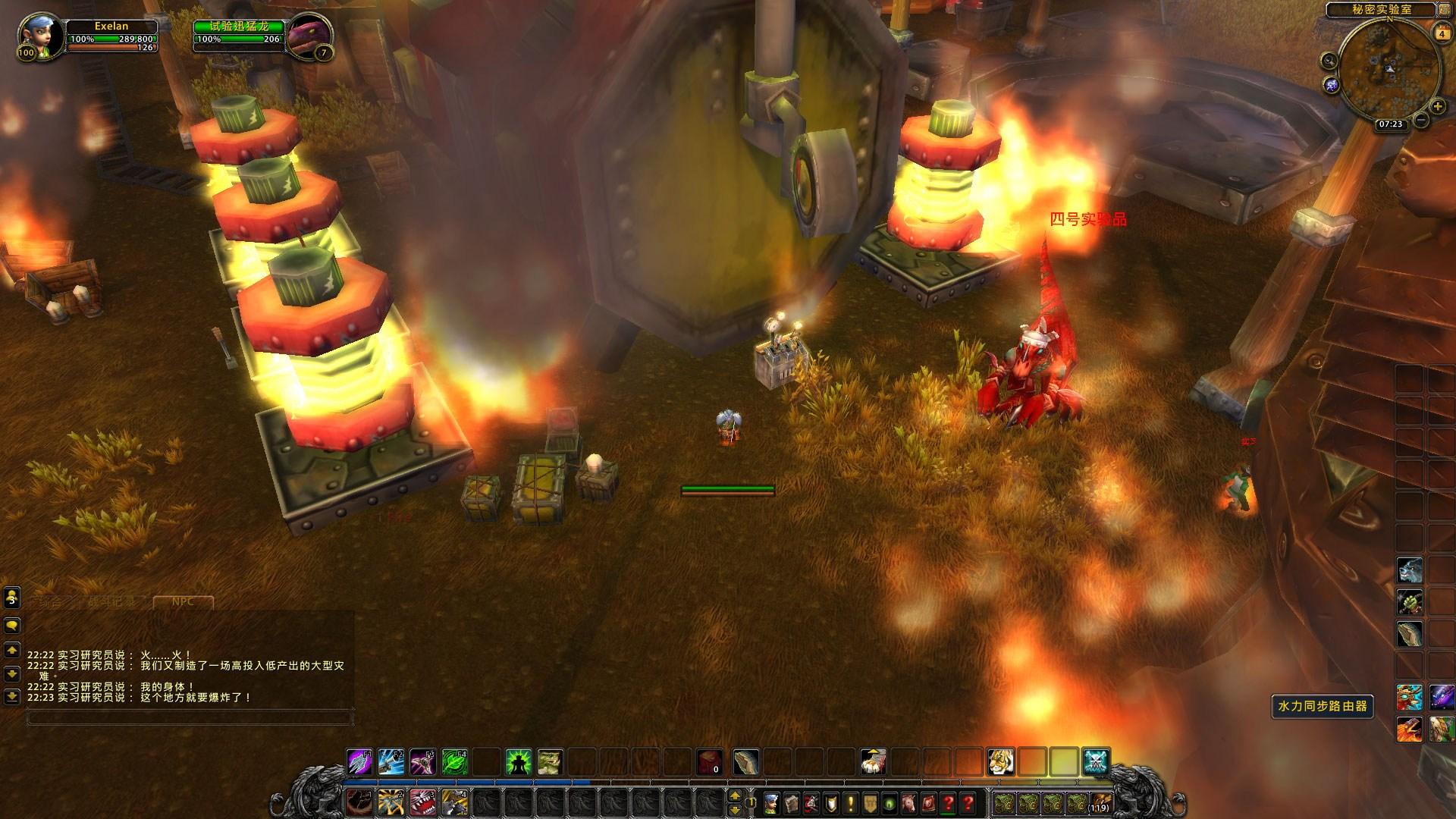
Task: Jump chat log to the bottom
Action: (x=12, y=696)
